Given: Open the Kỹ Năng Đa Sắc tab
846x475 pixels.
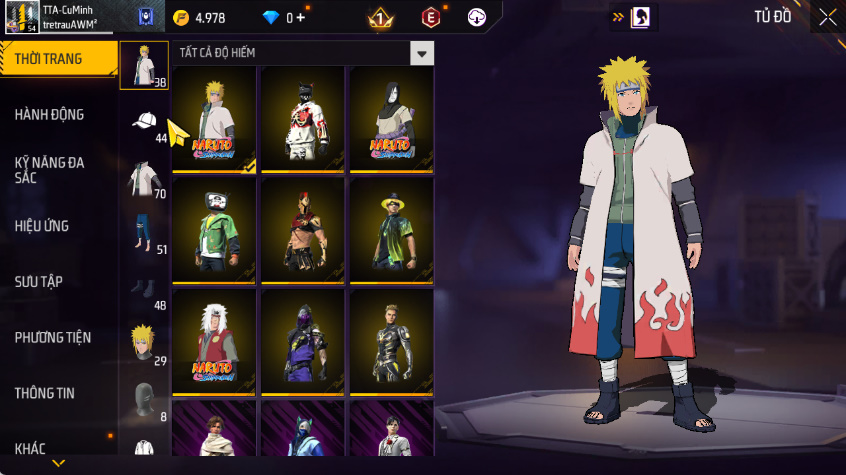Looking at the screenshot, I should (x=49, y=169).
